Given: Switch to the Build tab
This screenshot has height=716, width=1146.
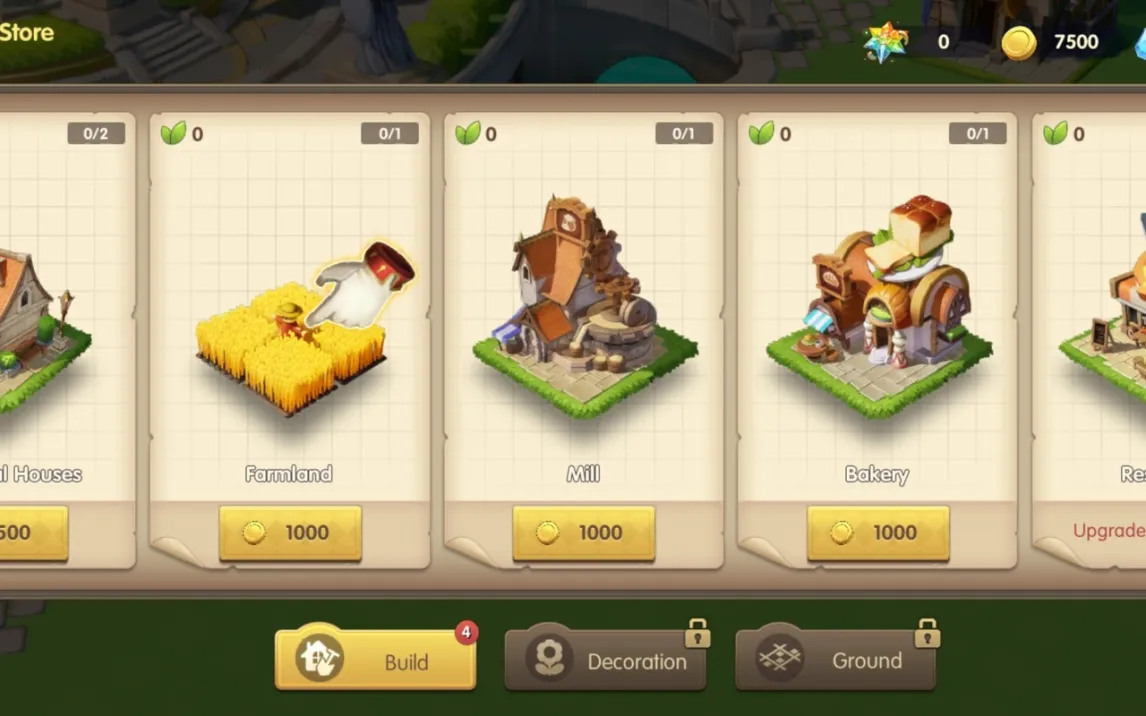Looking at the screenshot, I should click(375, 660).
